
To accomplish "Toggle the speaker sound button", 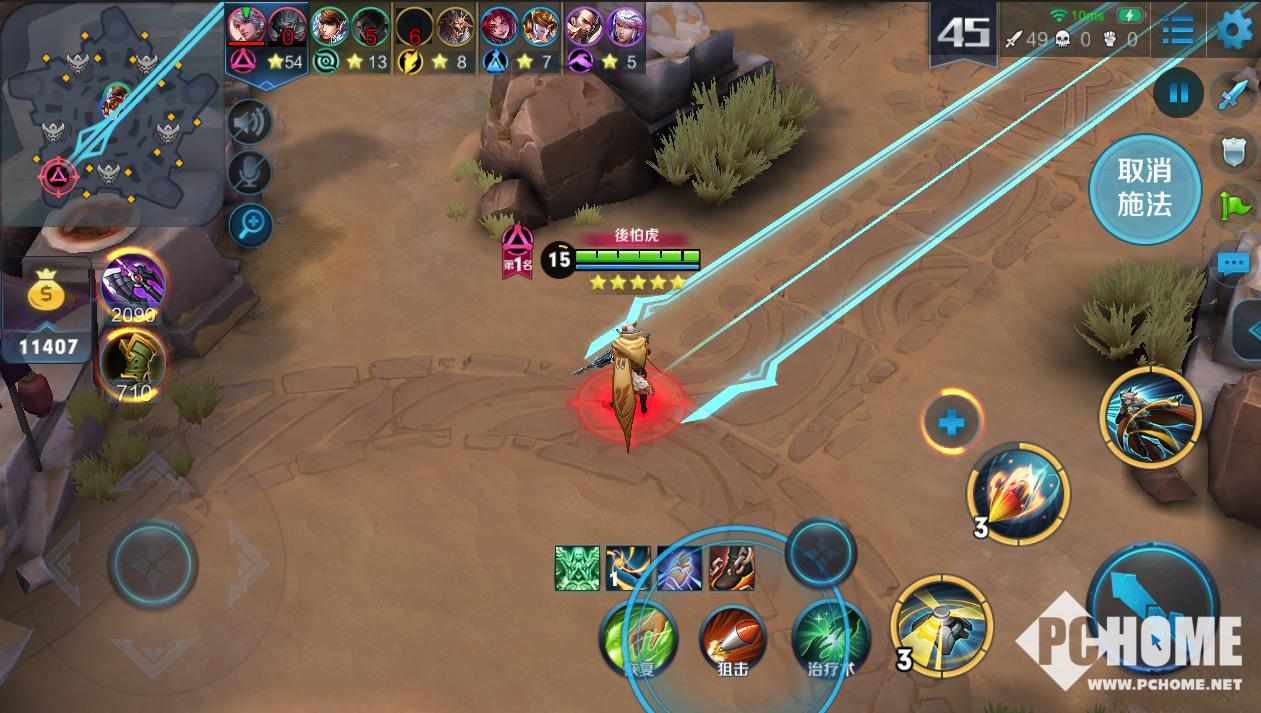I will [250, 122].
